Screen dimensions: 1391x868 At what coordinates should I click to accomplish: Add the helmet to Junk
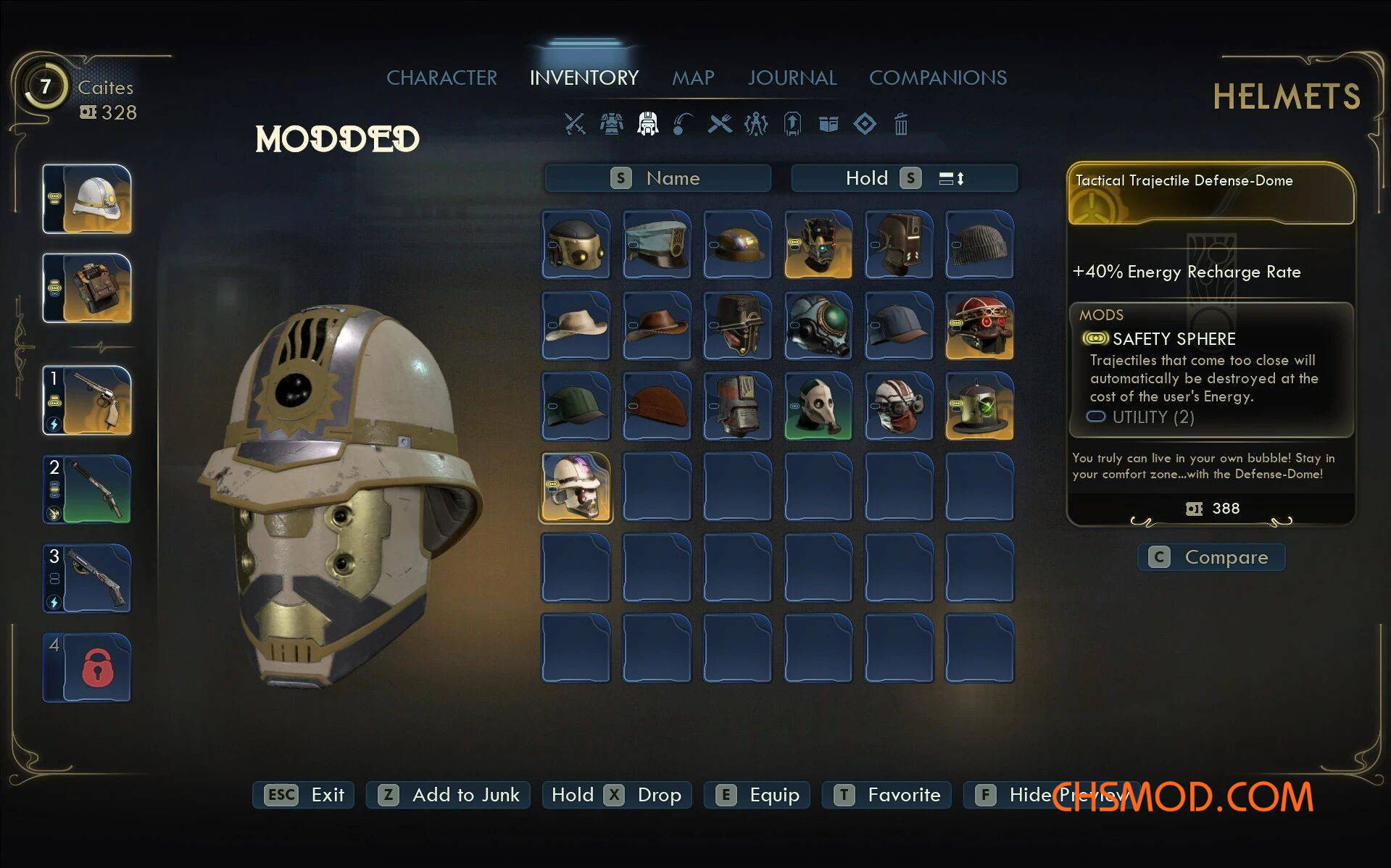(448, 795)
